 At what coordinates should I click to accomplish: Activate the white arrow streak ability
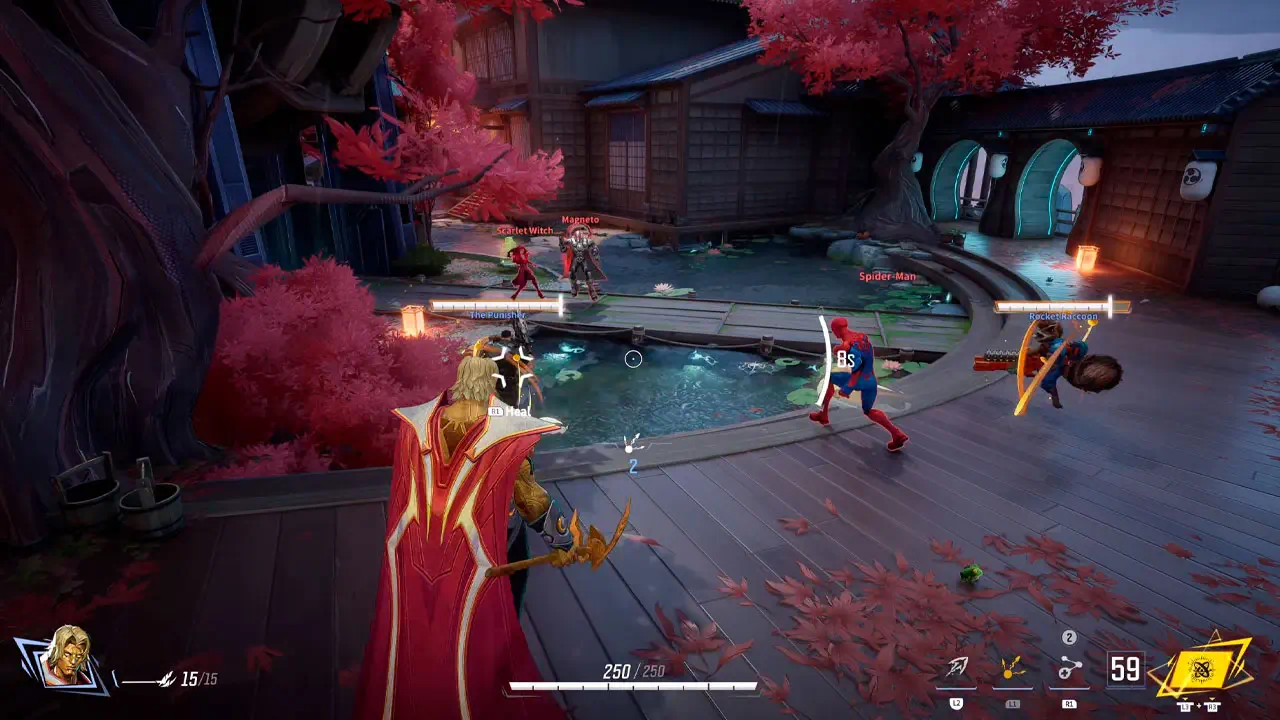957,669
